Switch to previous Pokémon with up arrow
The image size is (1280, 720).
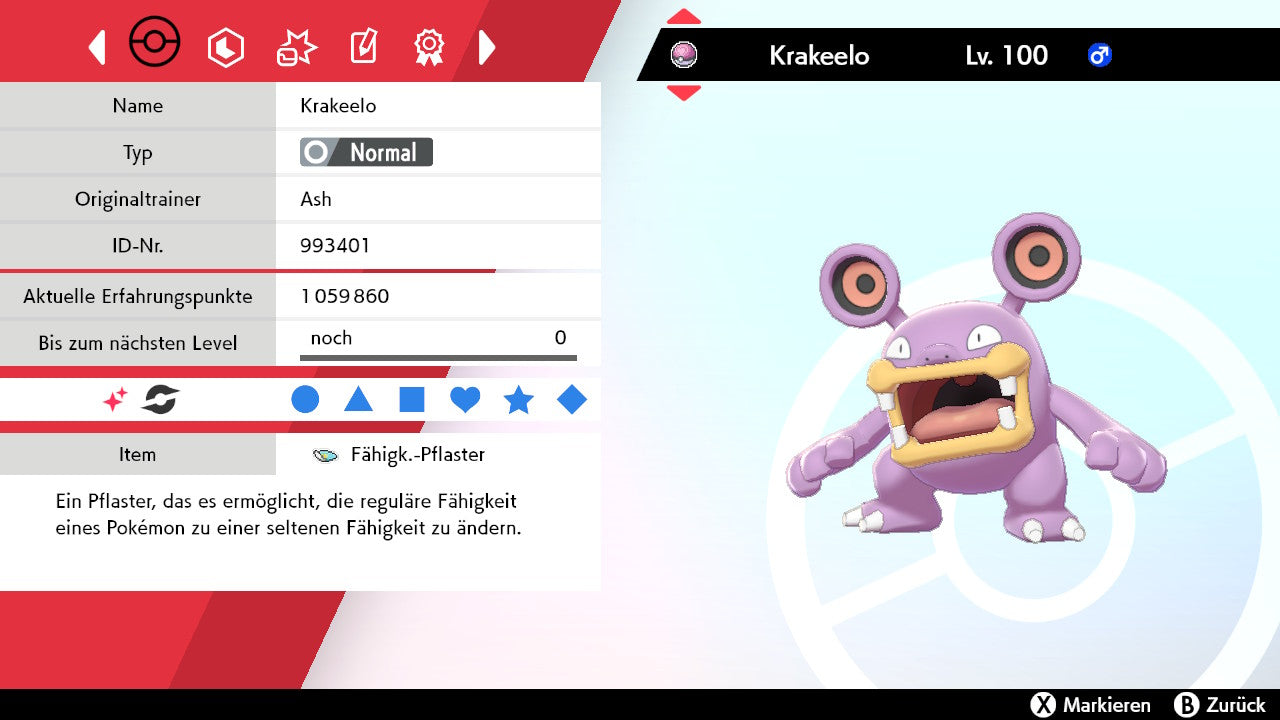(x=683, y=17)
